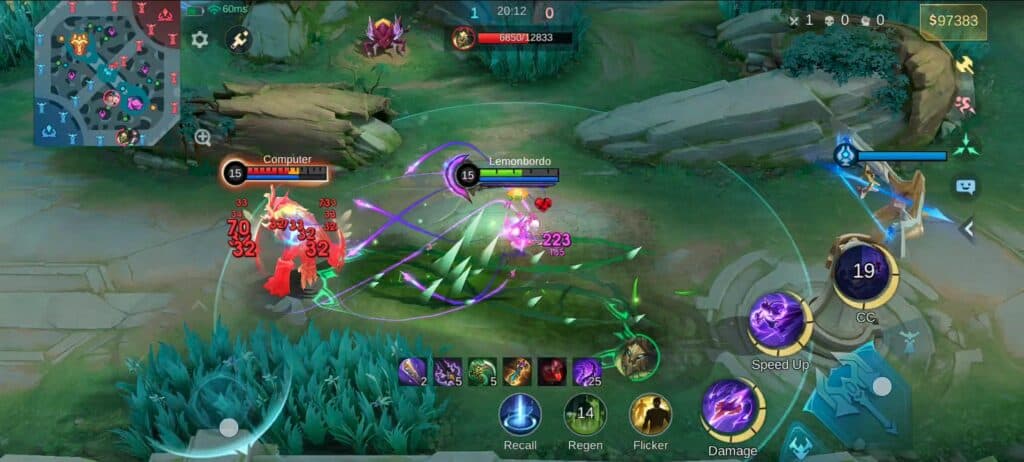Viewport: 1024px width, 462px height.
Task: Open the quick chat bubble
Action: click(965, 186)
